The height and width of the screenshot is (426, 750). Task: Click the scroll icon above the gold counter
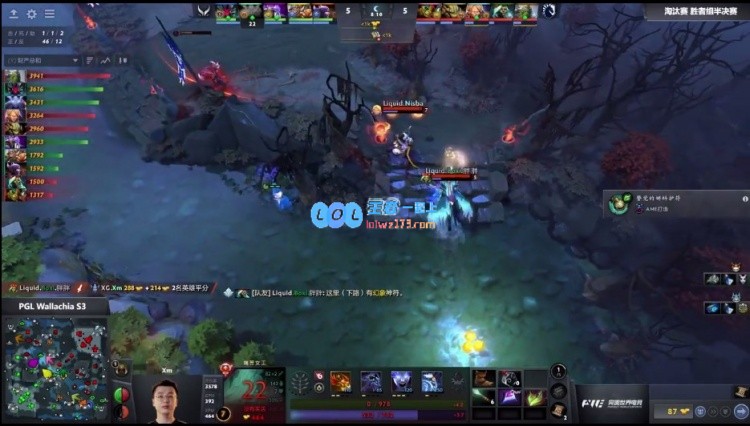(740, 392)
